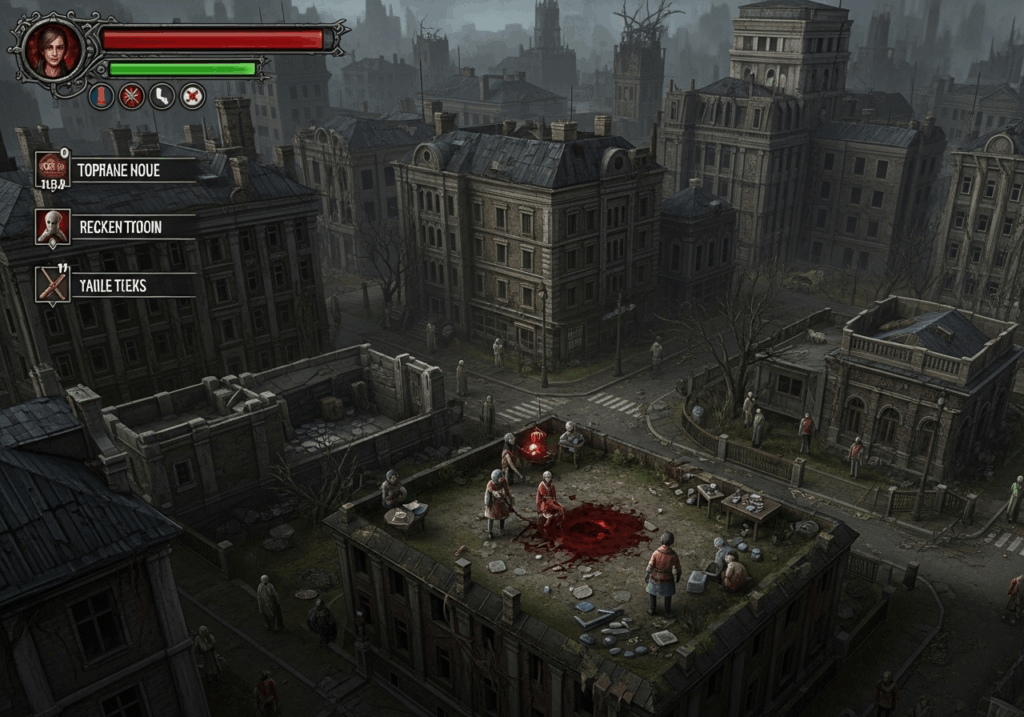Click the white boot icon

click(161, 96)
